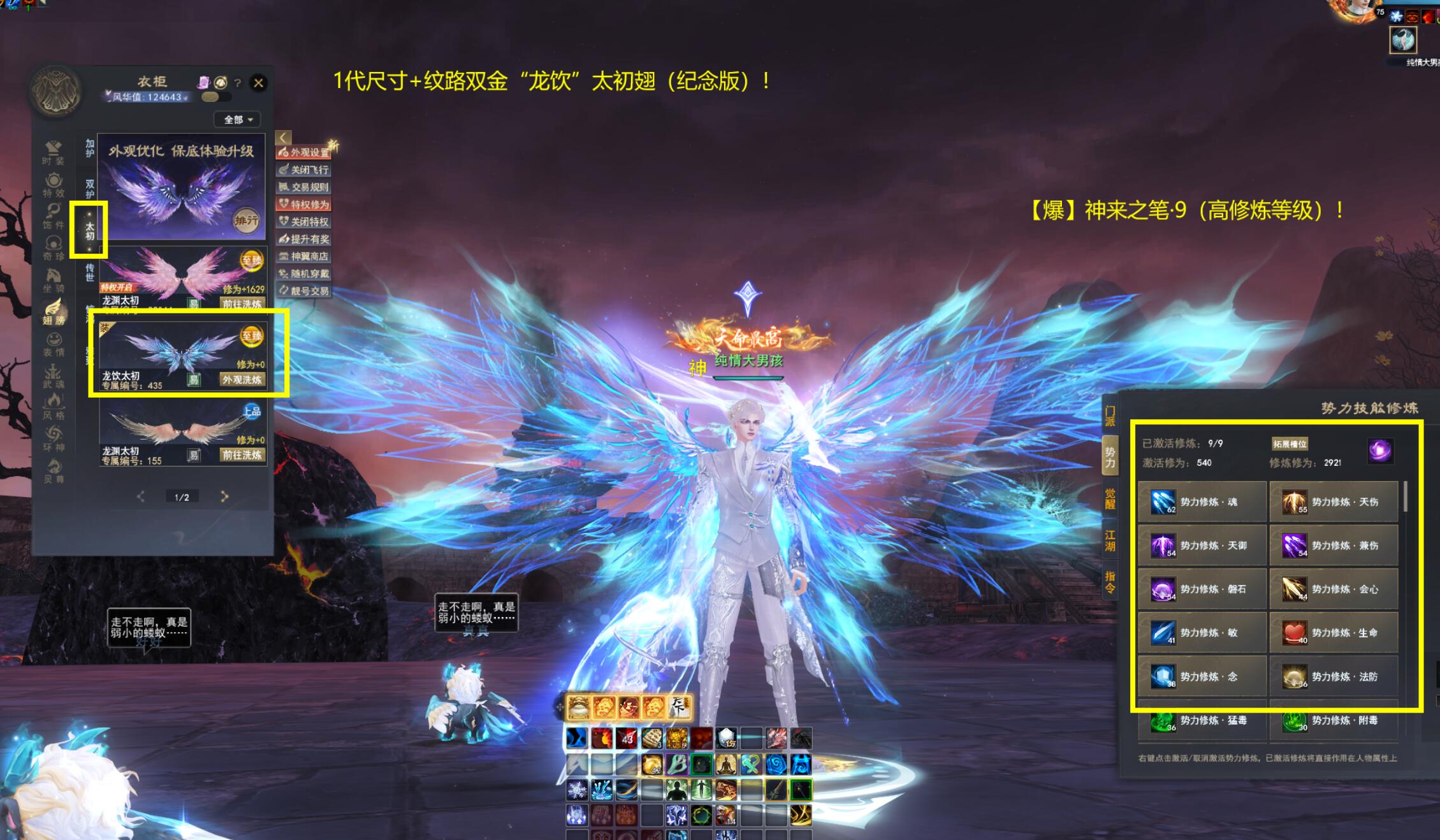The height and width of the screenshot is (840, 1440).
Task: Close the 衣柜 wardrobe panel
Action: [258, 83]
